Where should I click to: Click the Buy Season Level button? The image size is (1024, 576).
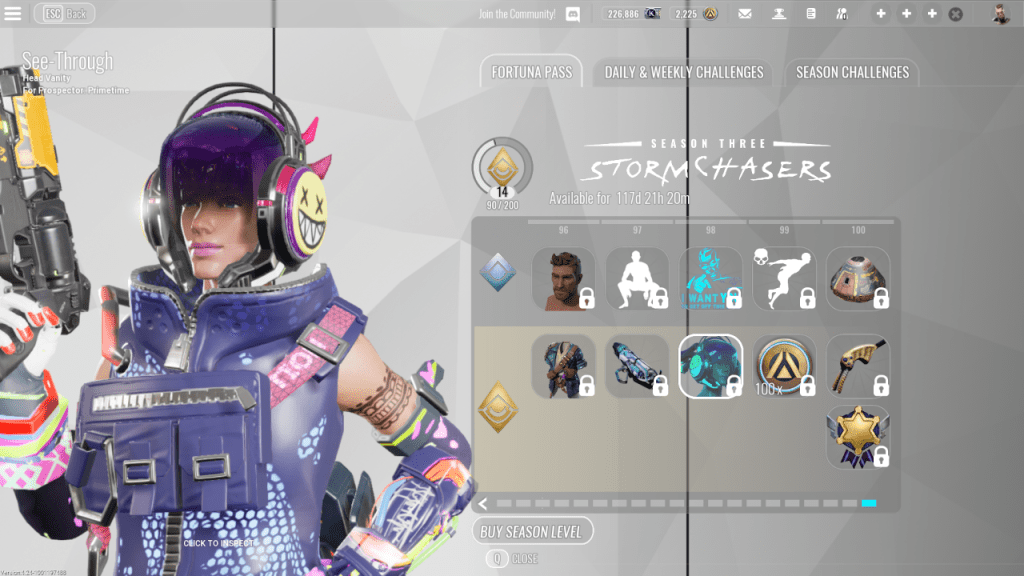pyautogui.click(x=533, y=531)
